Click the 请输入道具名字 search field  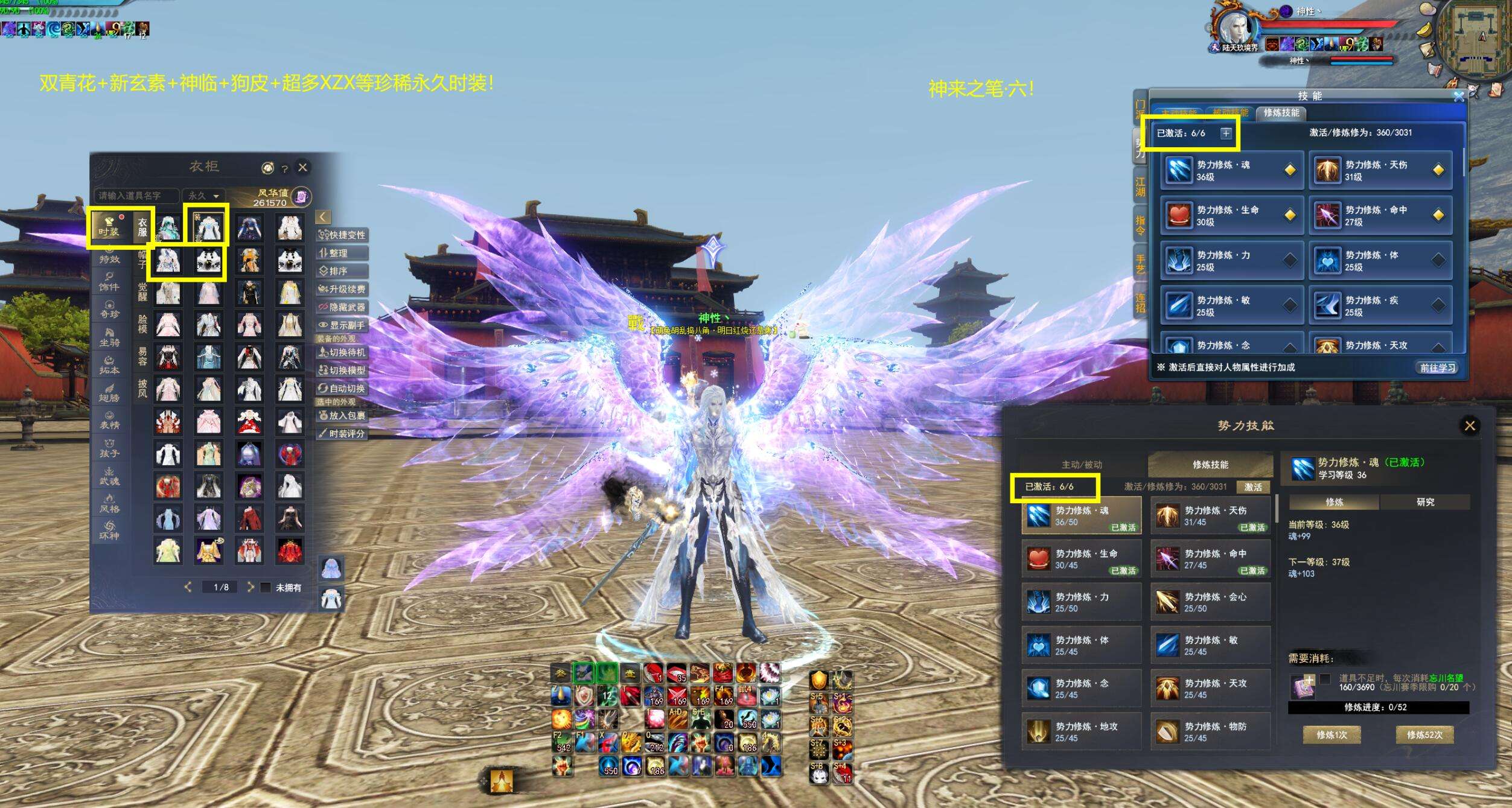coord(136,196)
